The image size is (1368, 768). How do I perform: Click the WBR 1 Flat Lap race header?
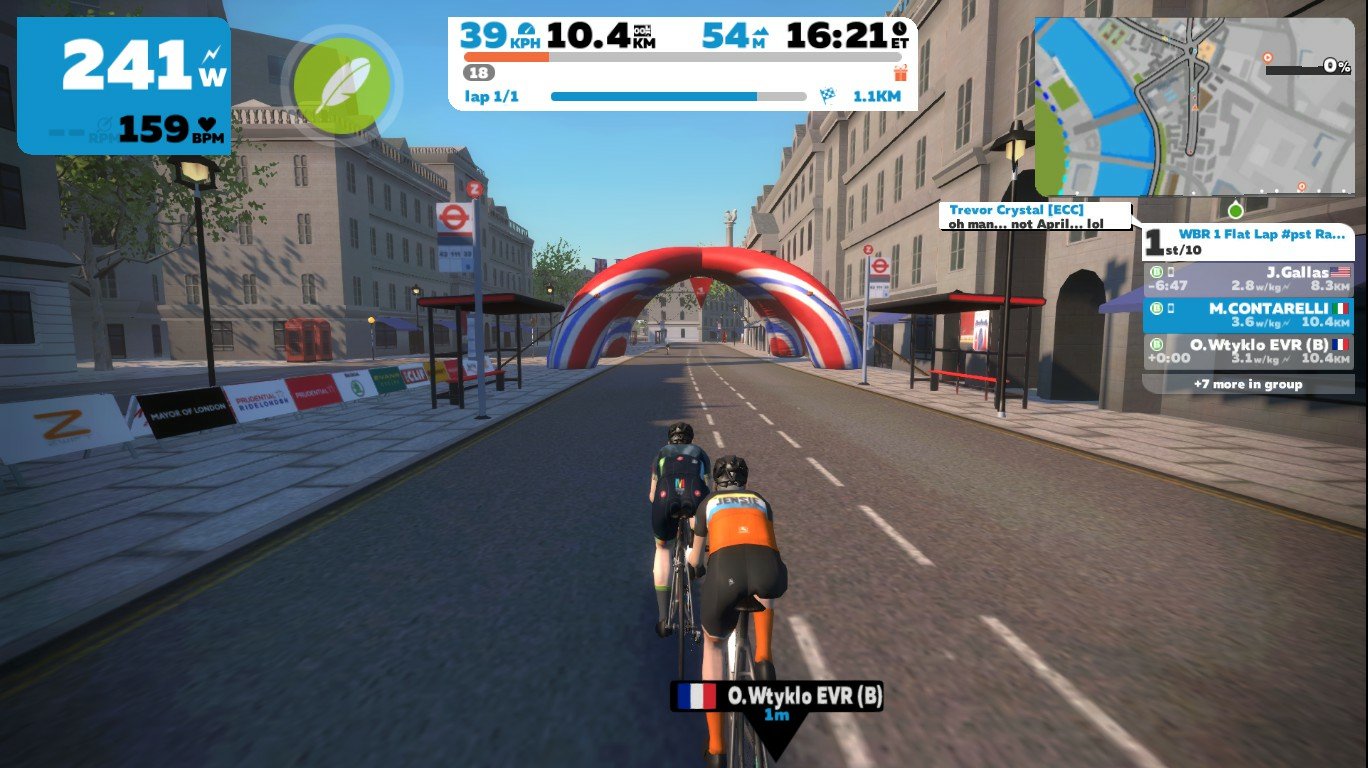pyautogui.click(x=1248, y=241)
